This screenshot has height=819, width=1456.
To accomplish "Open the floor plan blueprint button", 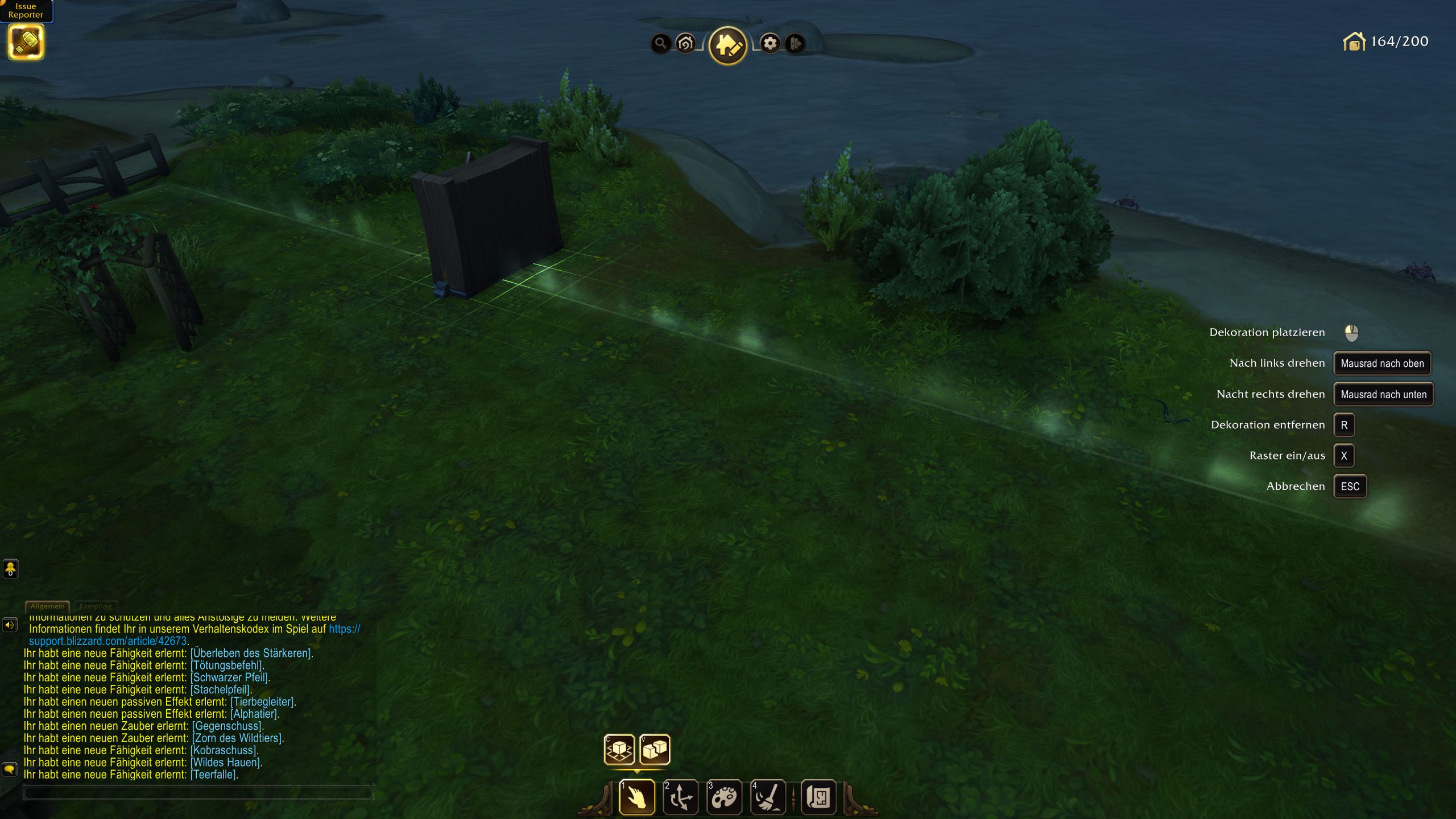I will click(x=818, y=797).
